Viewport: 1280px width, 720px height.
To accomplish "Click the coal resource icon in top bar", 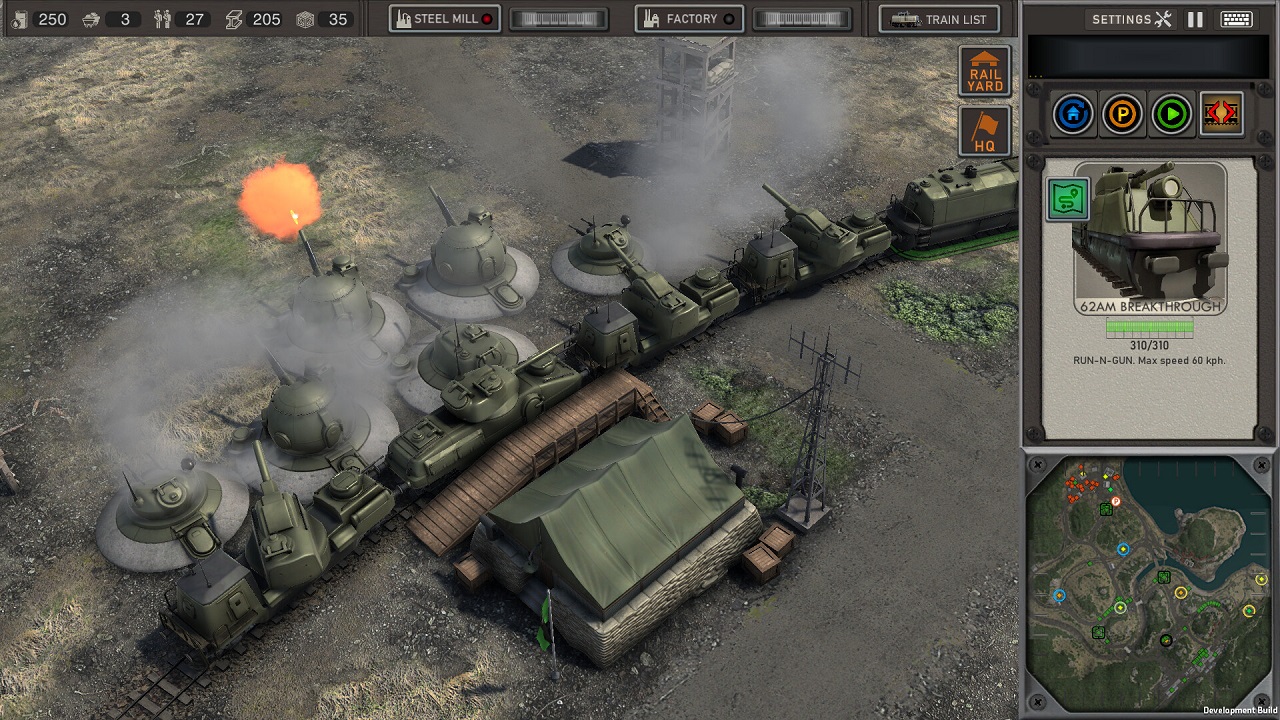I will click(x=90, y=18).
